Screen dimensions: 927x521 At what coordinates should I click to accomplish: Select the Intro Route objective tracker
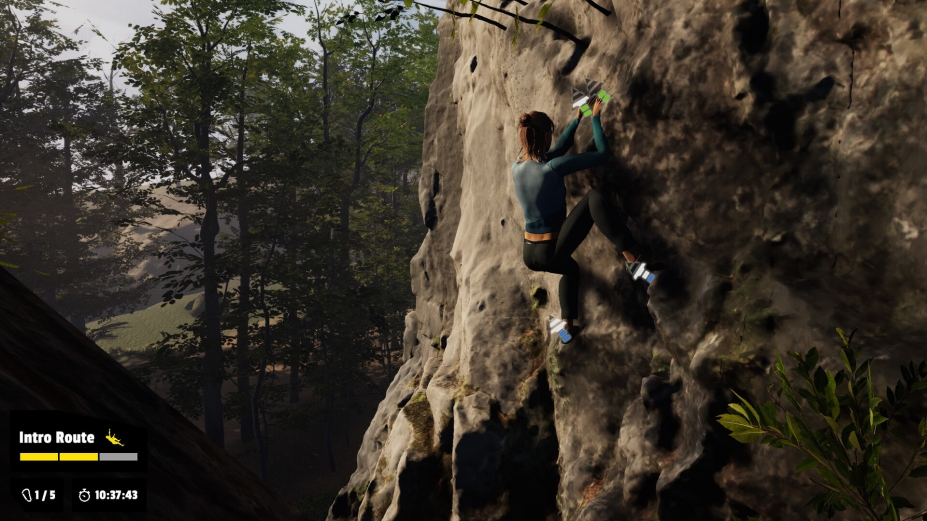78,445
